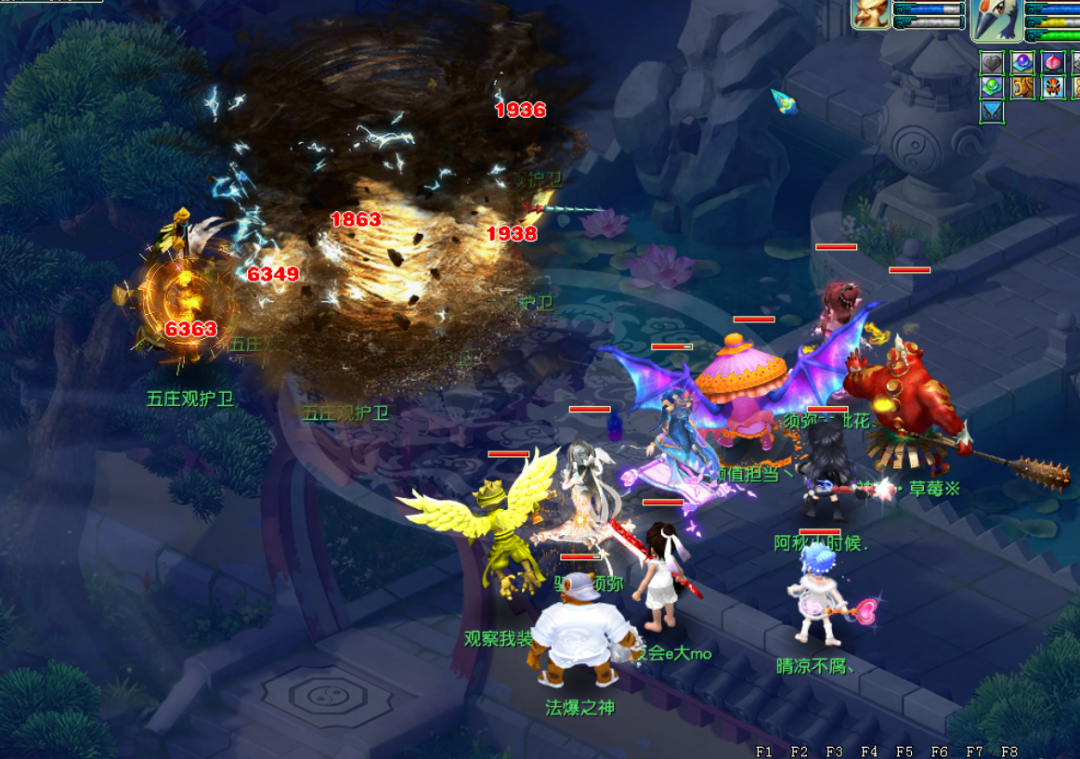The image size is (1080, 759).
Task: Click the golden beast buff icon
Action: (1021, 87)
